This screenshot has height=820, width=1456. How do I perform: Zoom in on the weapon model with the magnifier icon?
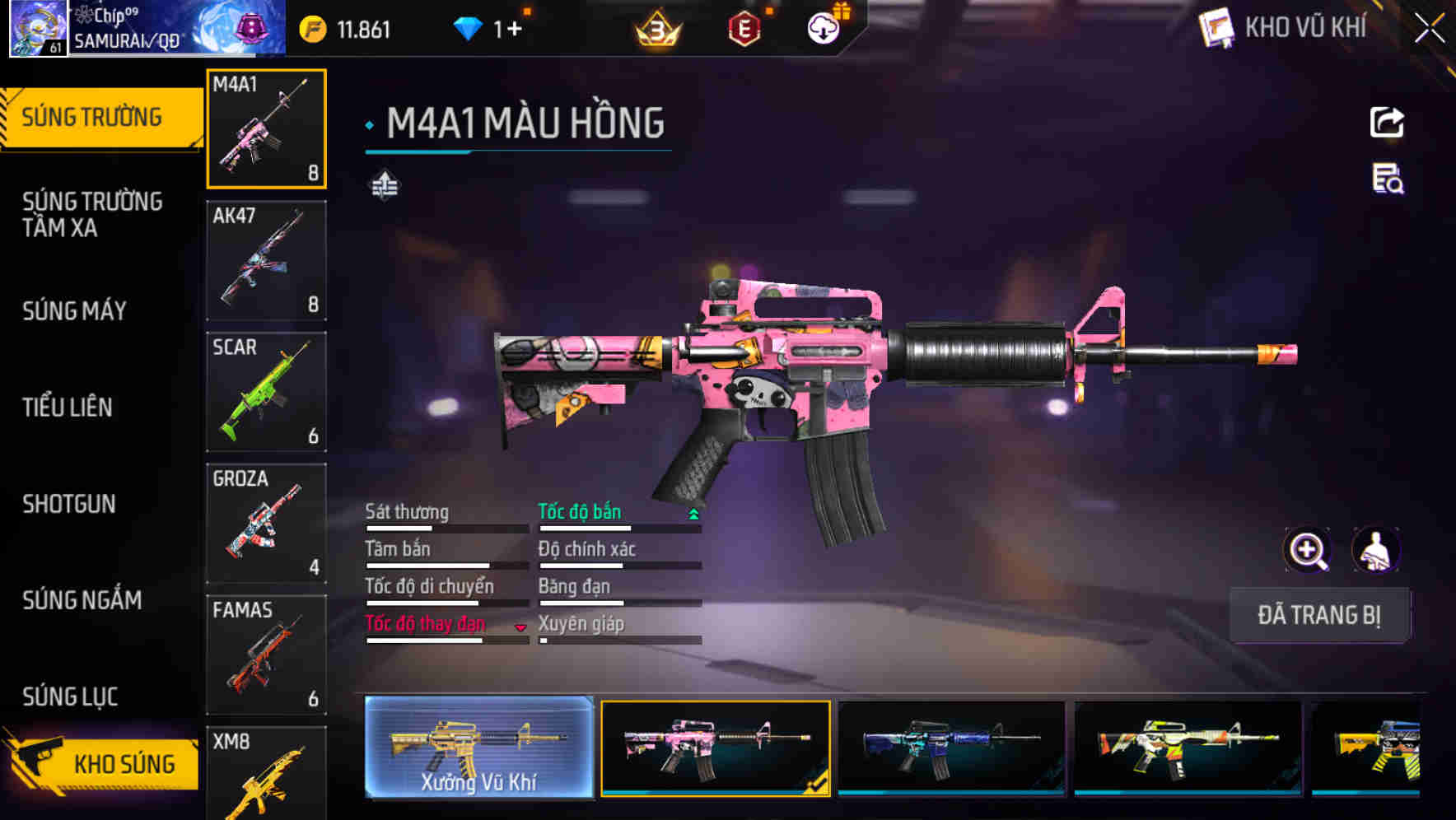click(1309, 549)
